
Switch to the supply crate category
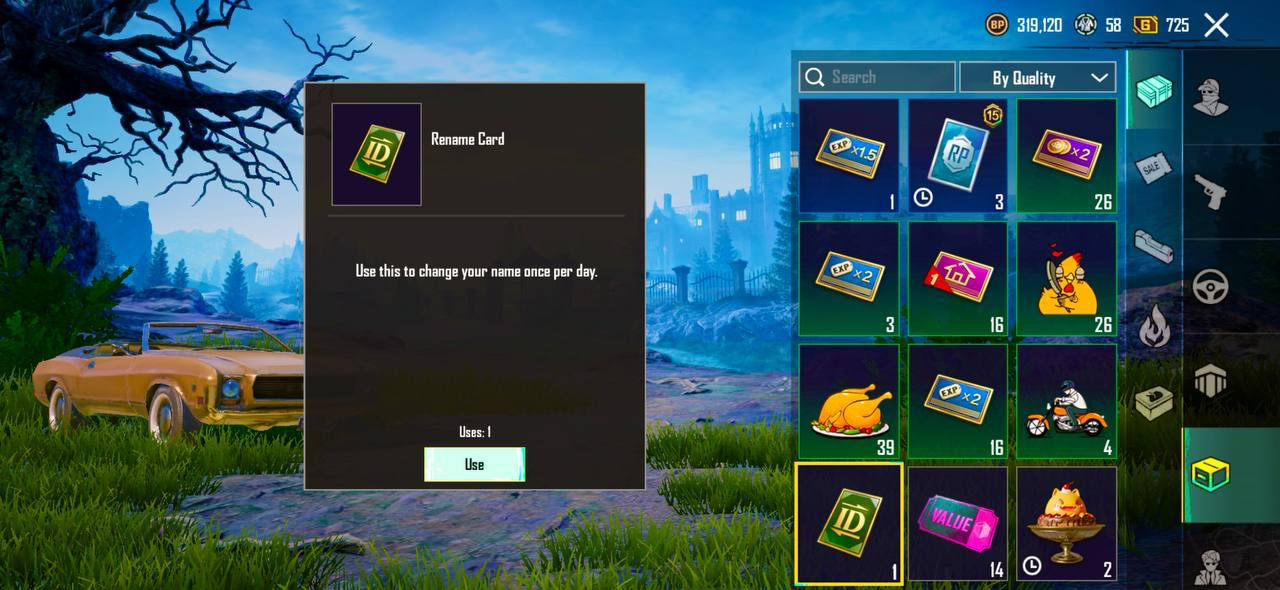pos(1154,92)
